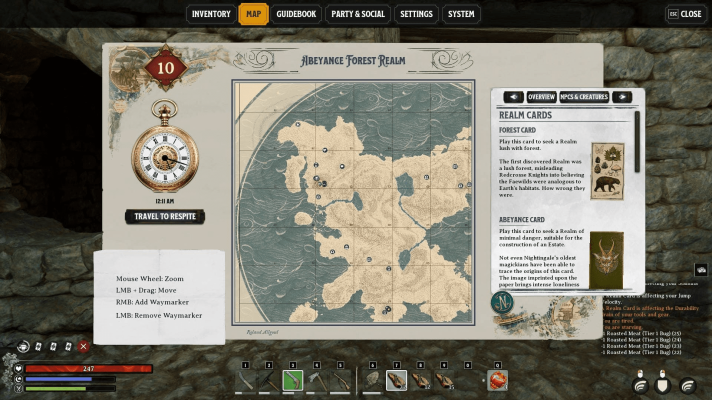712x400 pixels.
Task: Select the red roasted meat hotbar slot
Action: (498, 380)
